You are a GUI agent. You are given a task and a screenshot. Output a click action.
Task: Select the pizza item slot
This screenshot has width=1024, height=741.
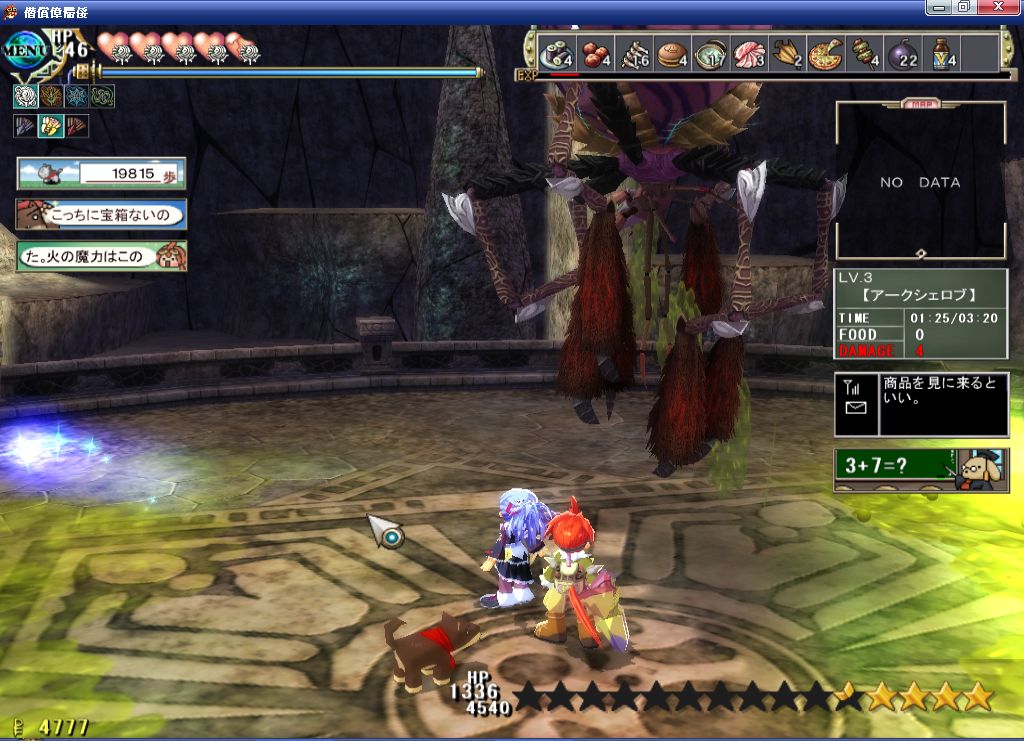point(826,53)
